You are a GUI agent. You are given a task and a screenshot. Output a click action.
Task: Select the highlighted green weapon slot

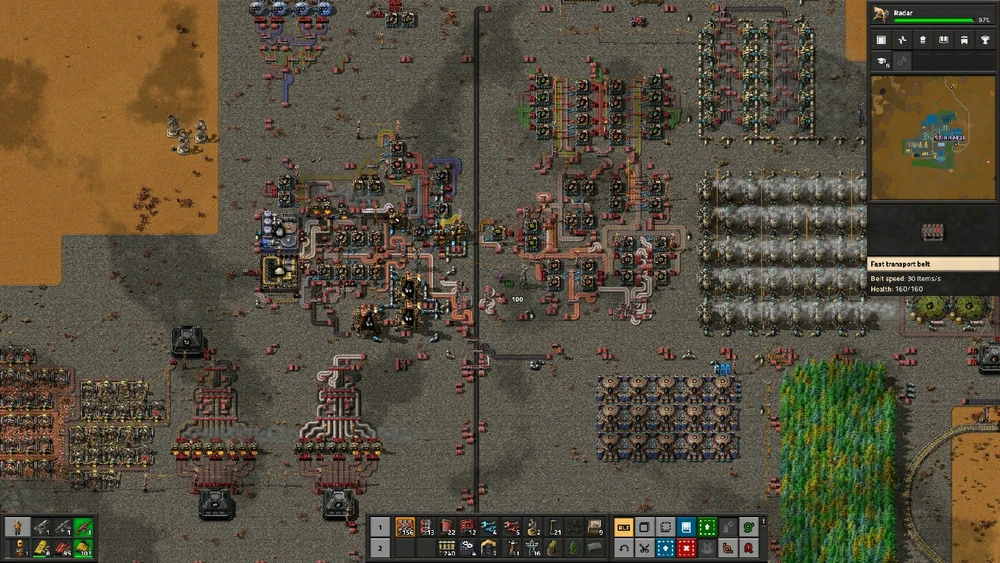click(x=84, y=526)
